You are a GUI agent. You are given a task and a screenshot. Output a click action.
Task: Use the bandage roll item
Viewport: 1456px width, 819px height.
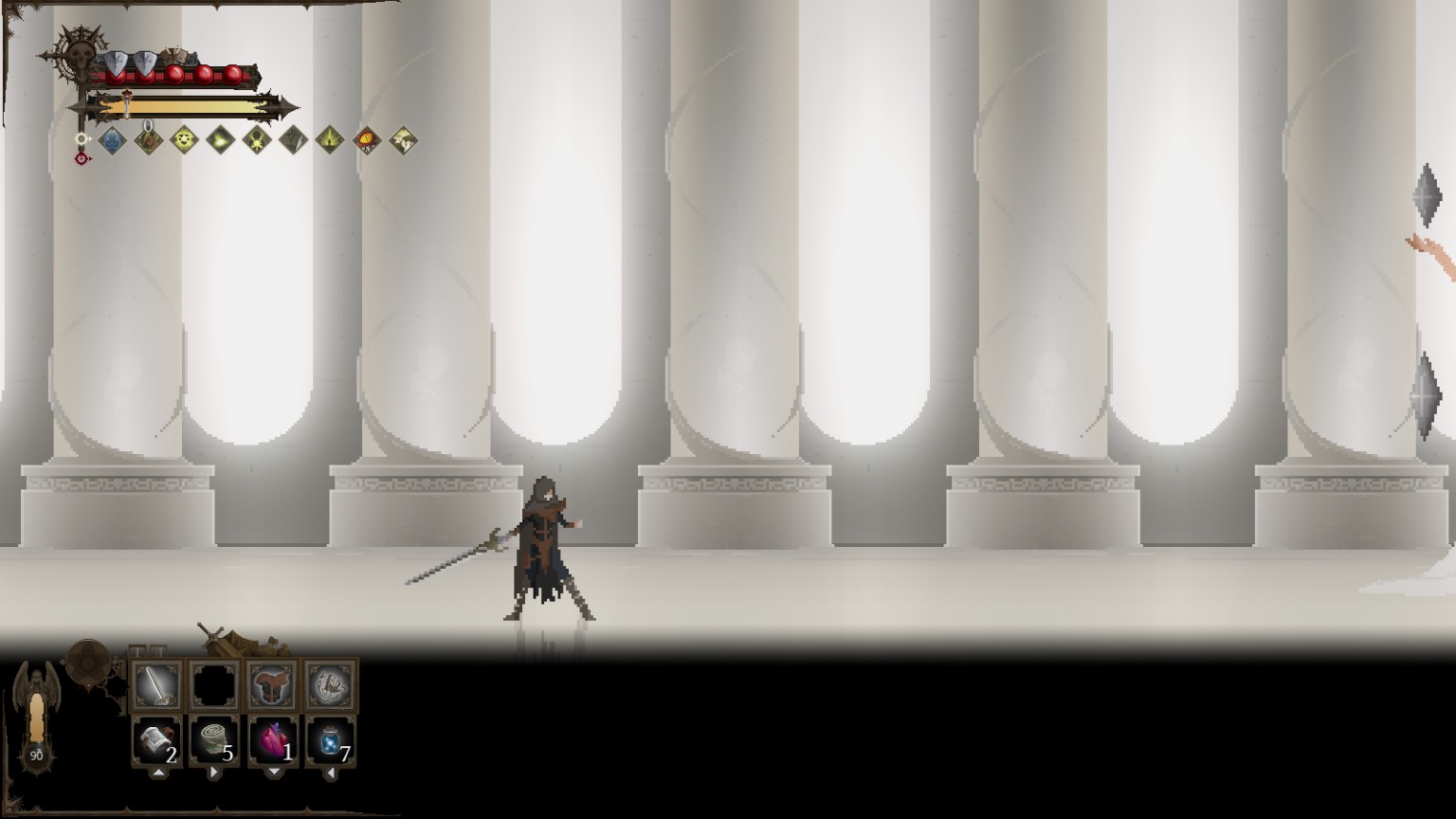(x=214, y=741)
